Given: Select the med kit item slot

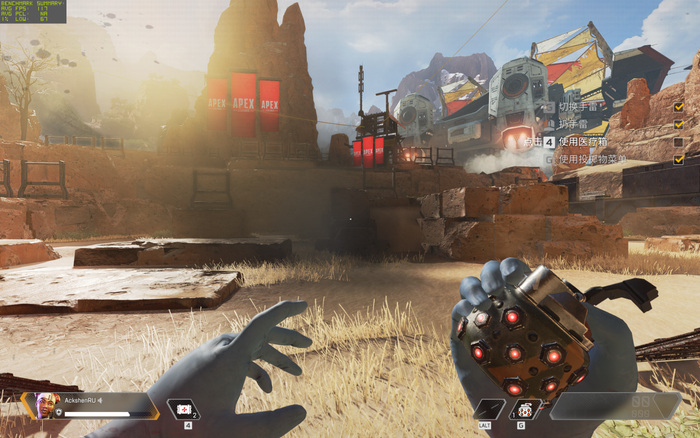Looking at the screenshot, I should [x=183, y=408].
